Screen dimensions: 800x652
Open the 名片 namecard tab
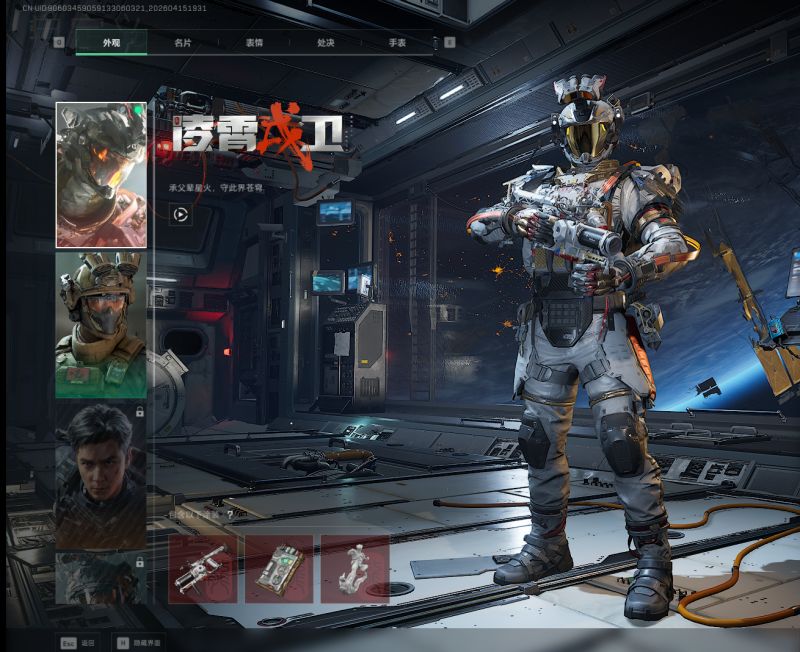(x=182, y=43)
